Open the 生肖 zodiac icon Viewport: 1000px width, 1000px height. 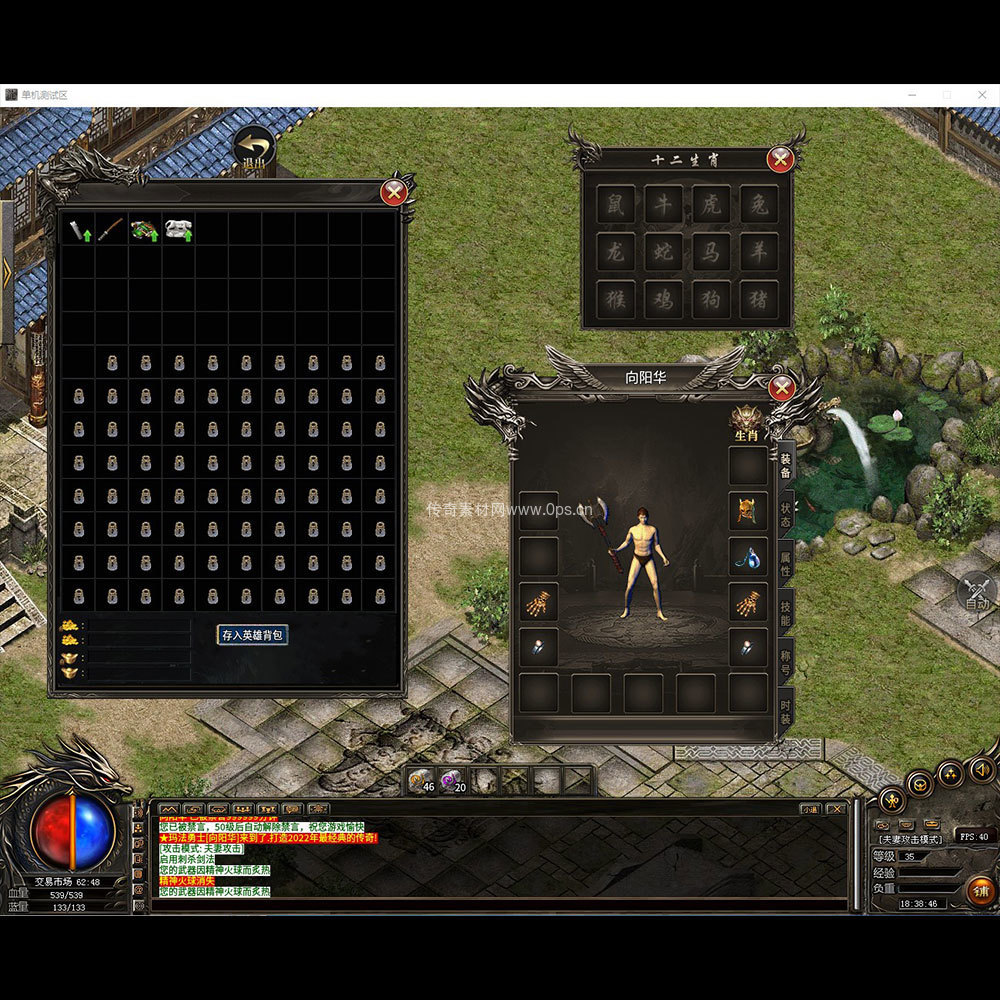click(746, 421)
